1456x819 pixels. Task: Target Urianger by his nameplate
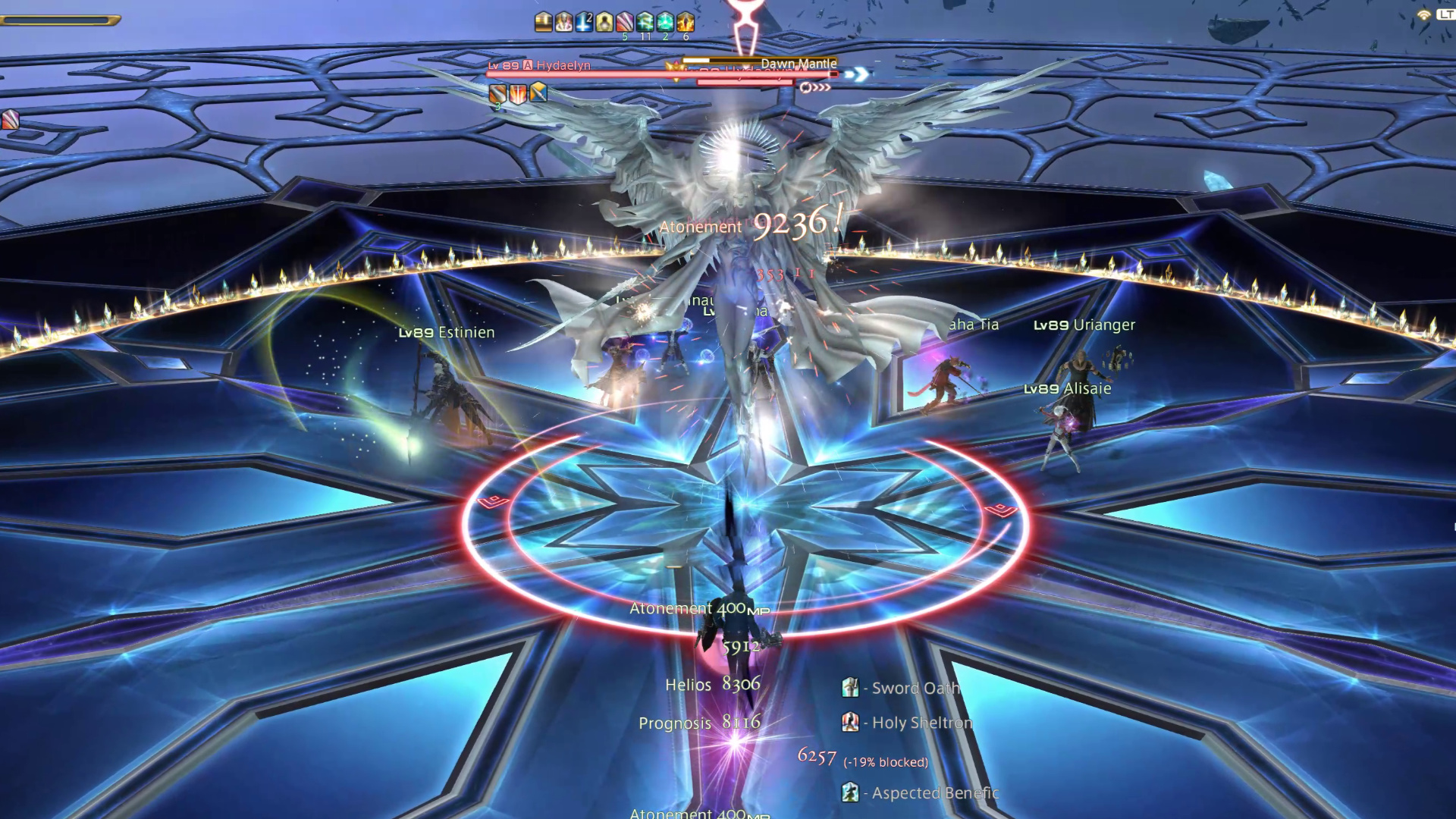coord(1084,325)
